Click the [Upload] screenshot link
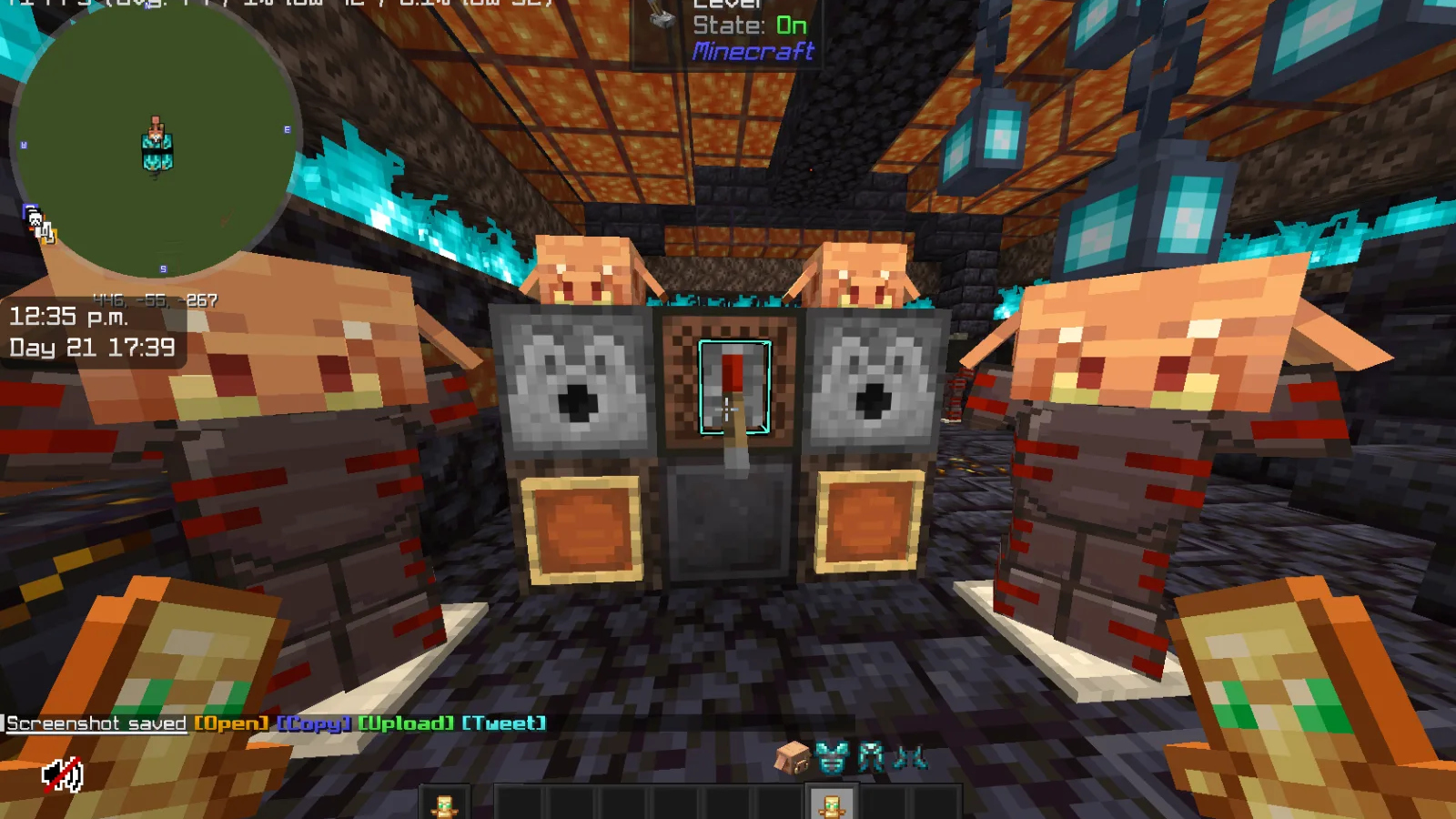 tap(406, 723)
